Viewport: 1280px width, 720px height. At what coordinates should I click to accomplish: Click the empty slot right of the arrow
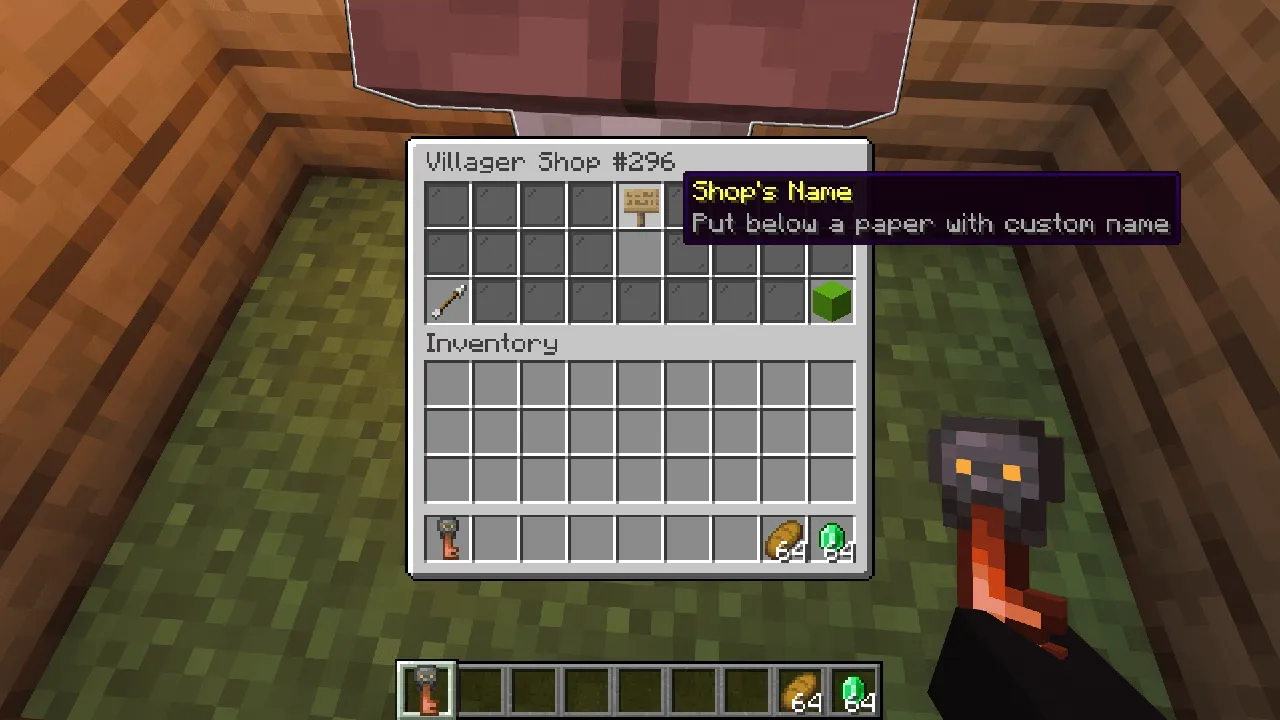coord(494,301)
